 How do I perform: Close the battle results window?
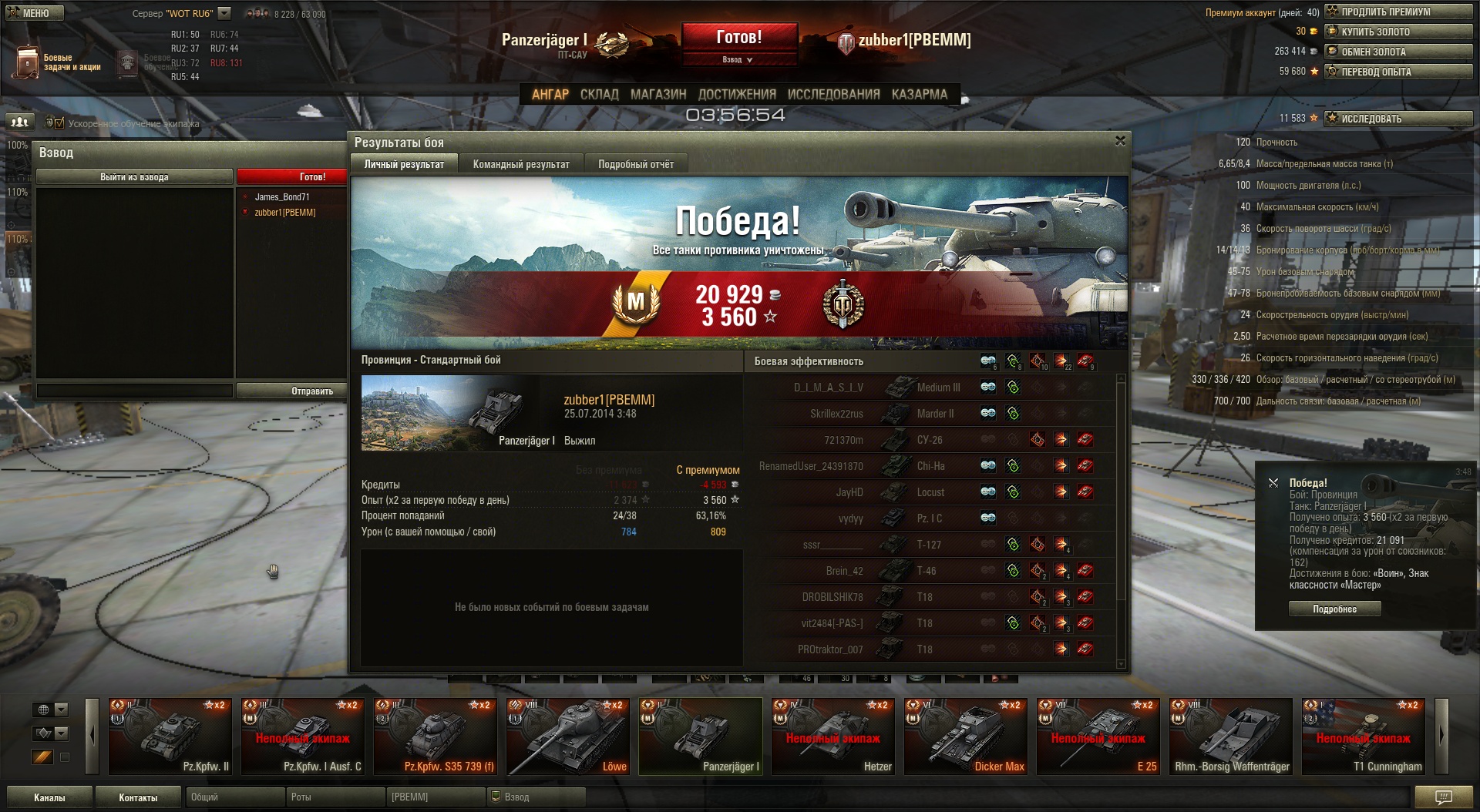click(1120, 141)
